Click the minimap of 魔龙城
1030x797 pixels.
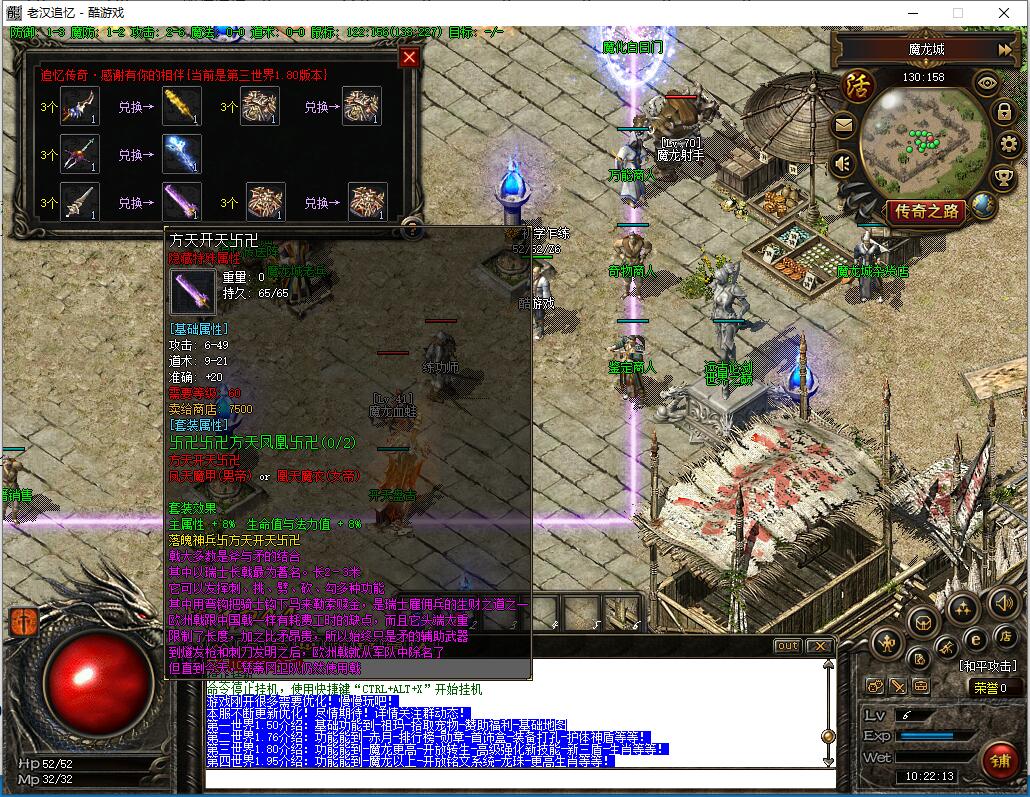(925, 140)
